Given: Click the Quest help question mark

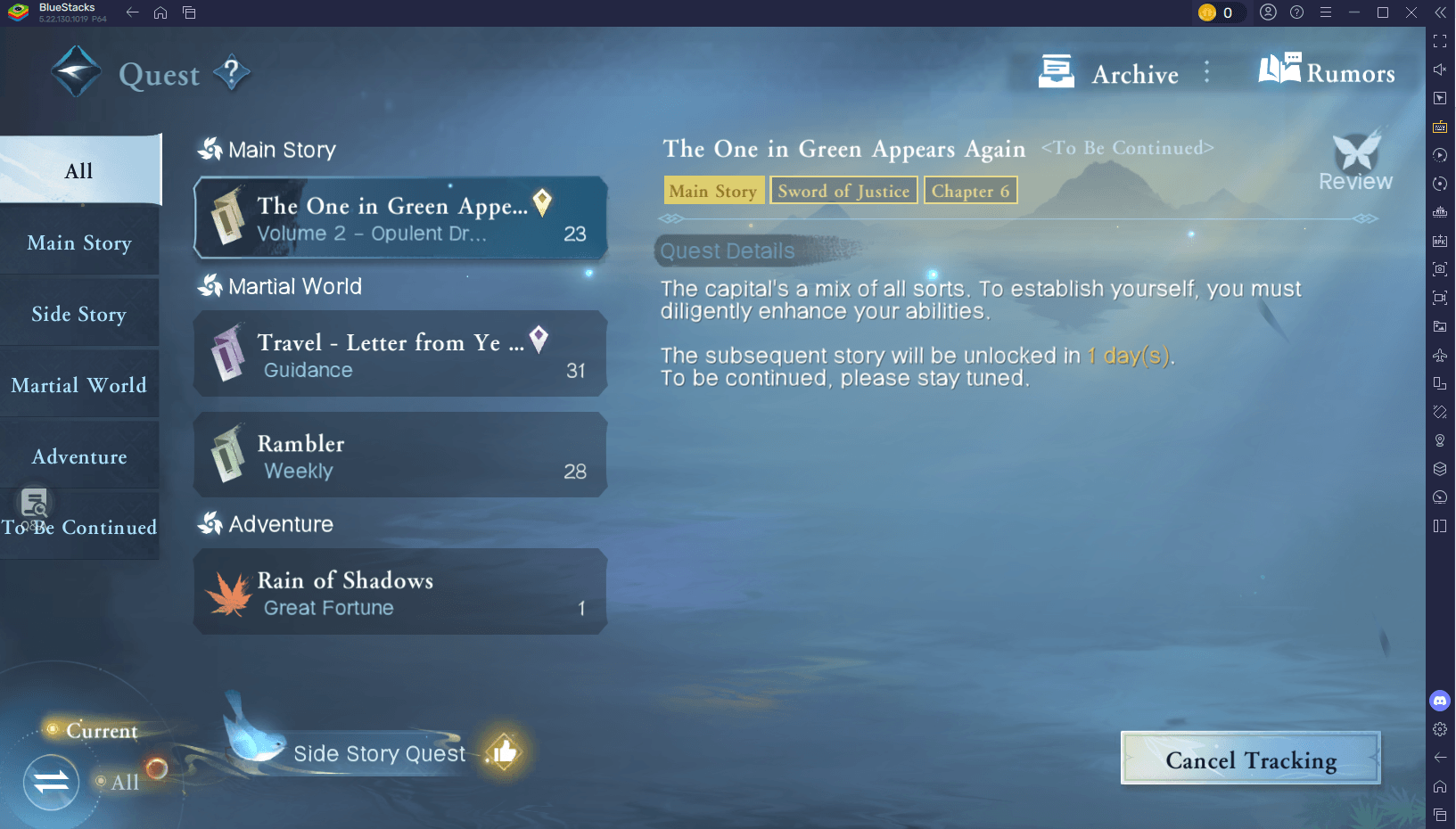Looking at the screenshot, I should click(233, 72).
